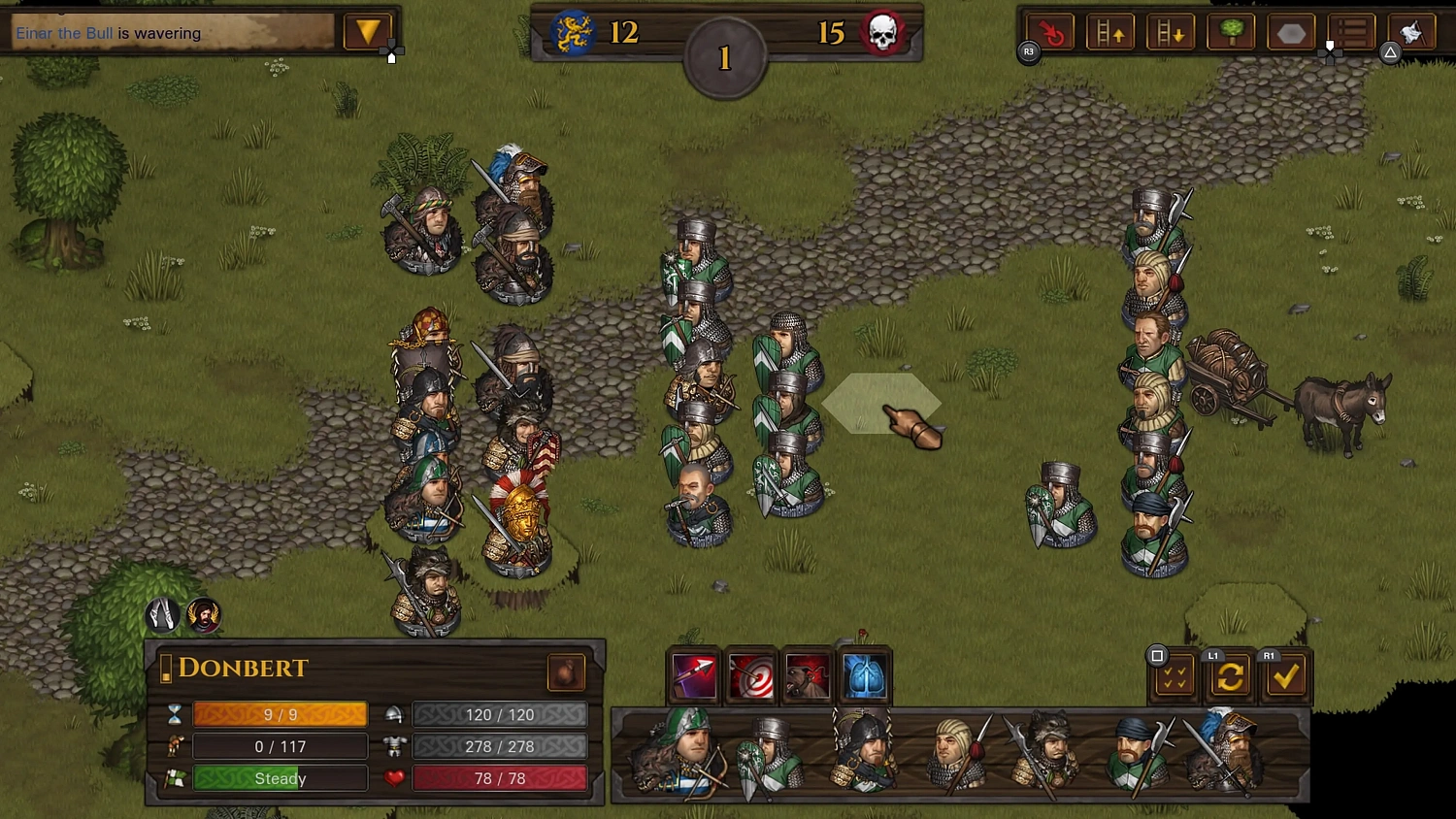Click the ballet shoes status effect icon
Image resolution: width=1456 pixels, height=819 pixels.
[163, 614]
